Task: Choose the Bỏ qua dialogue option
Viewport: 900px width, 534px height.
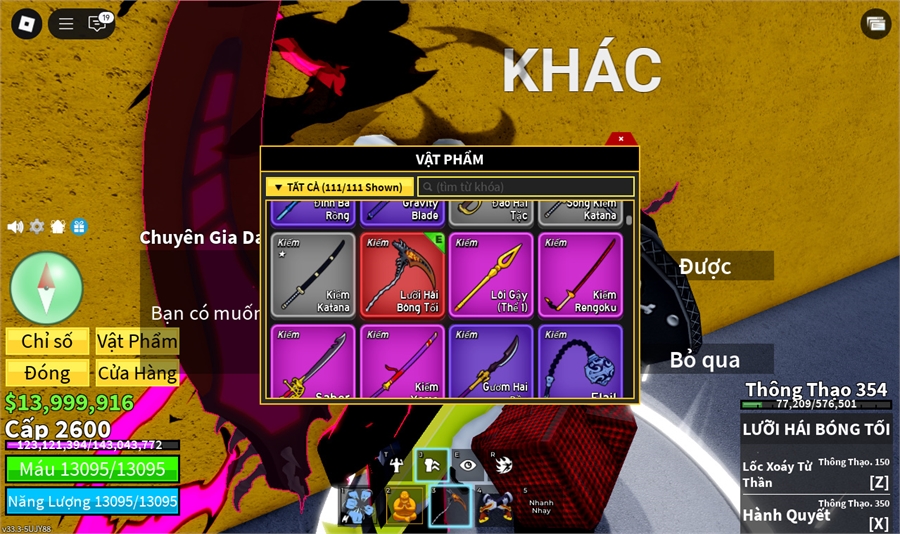Action: 706,360
